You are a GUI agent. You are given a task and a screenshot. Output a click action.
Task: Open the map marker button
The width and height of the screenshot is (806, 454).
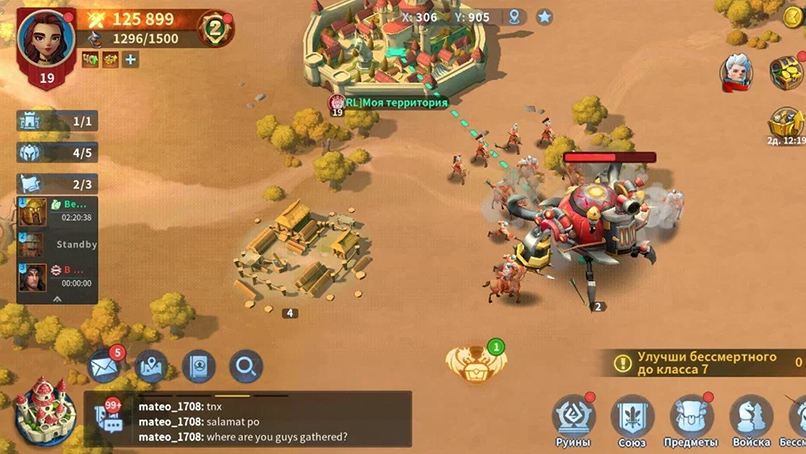151,366
